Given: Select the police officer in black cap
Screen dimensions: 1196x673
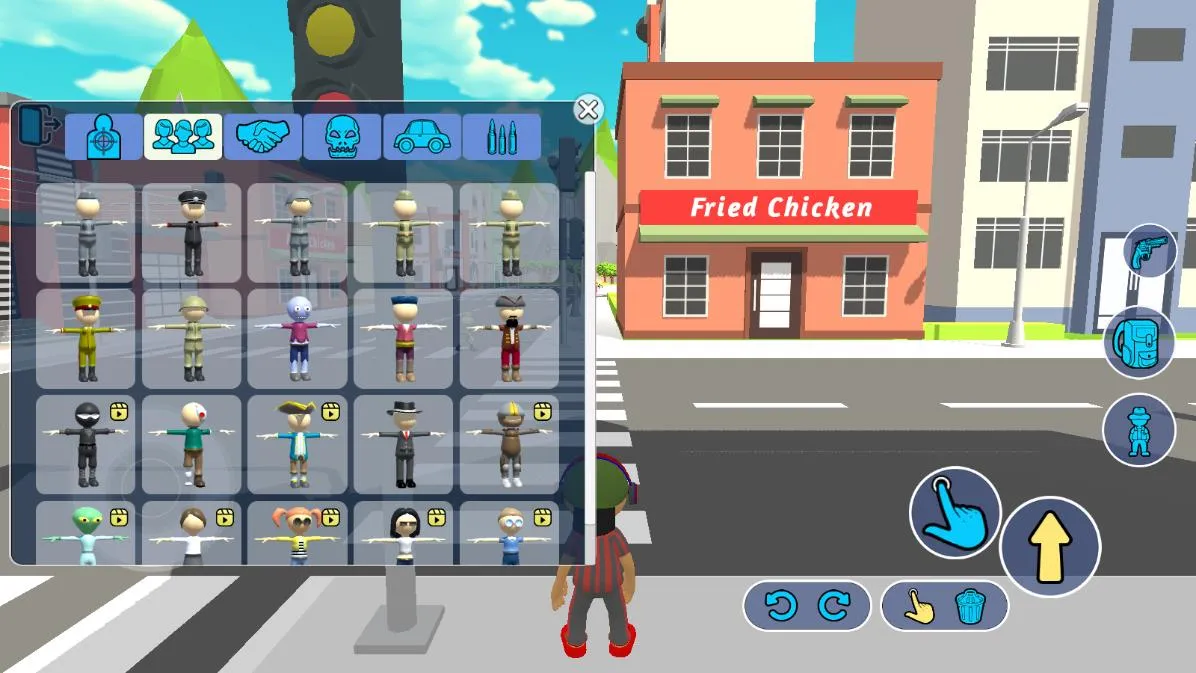Looking at the screenshot, I should [192, 233].
